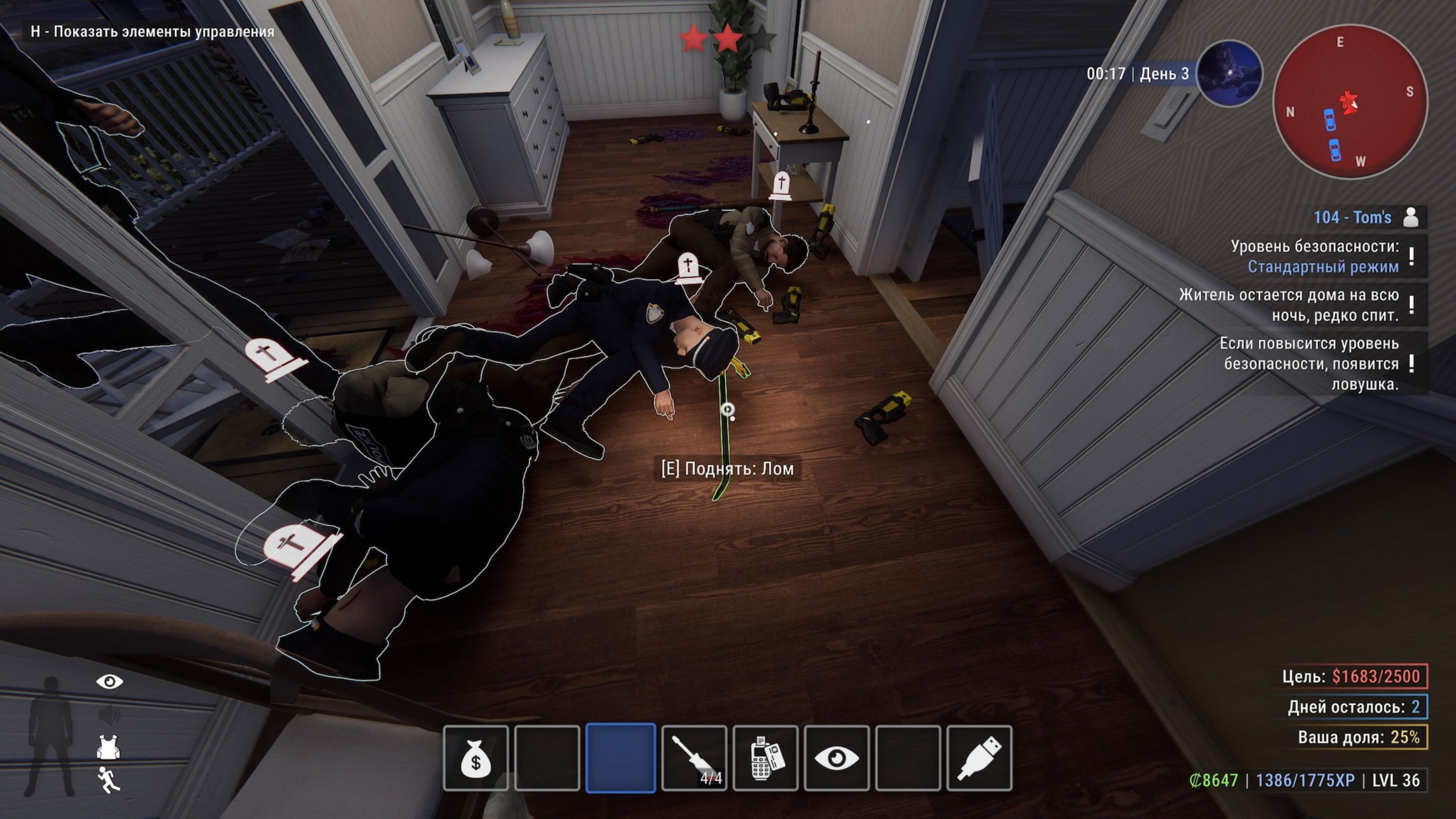The image size is (1456, 819).
Task: Select the money bag hotbar slot
Action: point(476,758)
